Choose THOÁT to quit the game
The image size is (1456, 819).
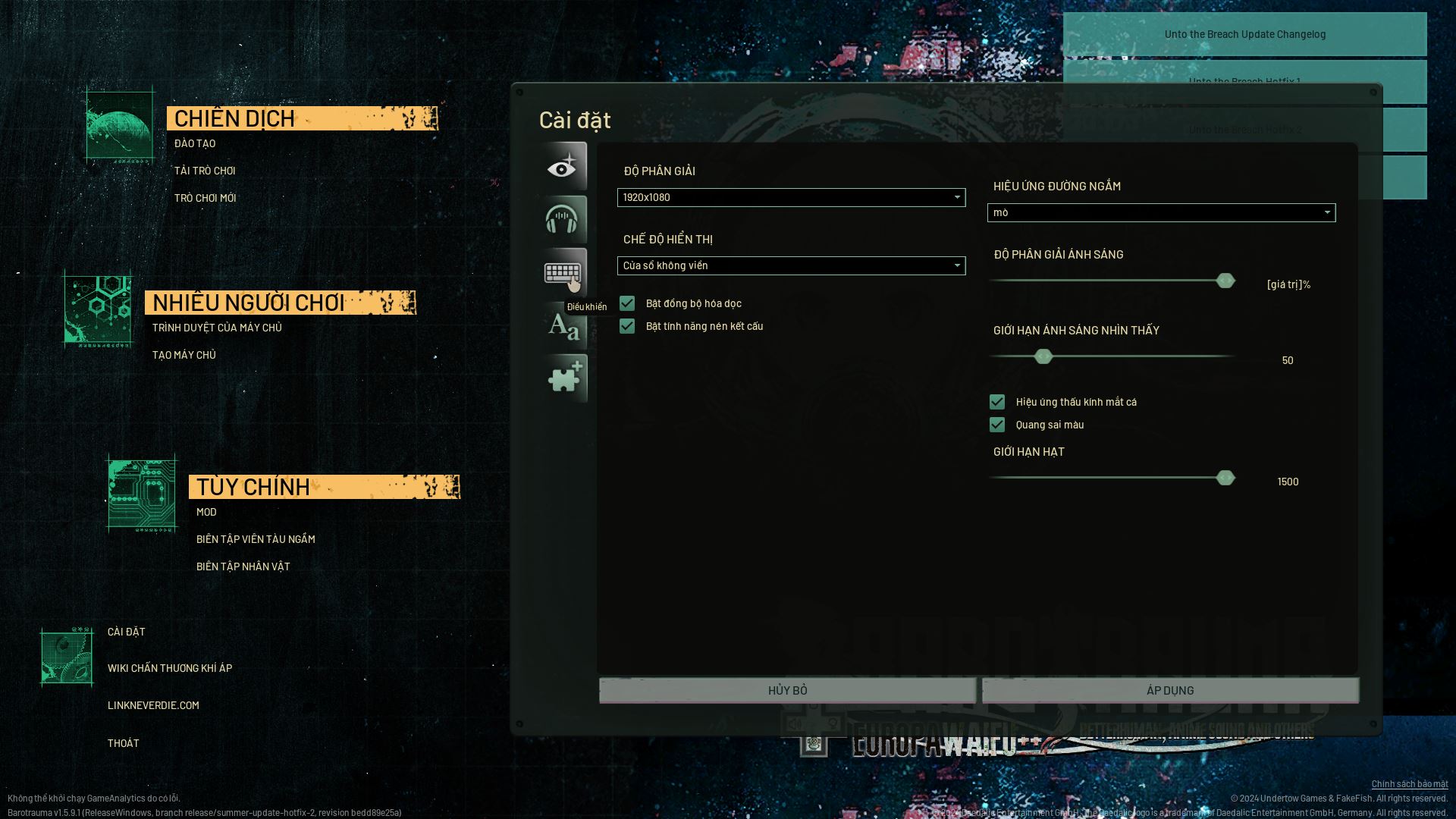click(x=124, y=743)
